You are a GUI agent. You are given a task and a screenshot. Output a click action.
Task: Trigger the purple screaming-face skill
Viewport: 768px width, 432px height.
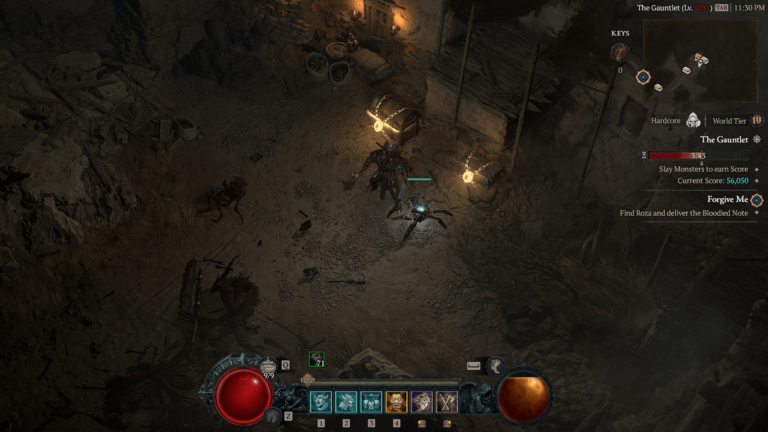pos(421,402)
